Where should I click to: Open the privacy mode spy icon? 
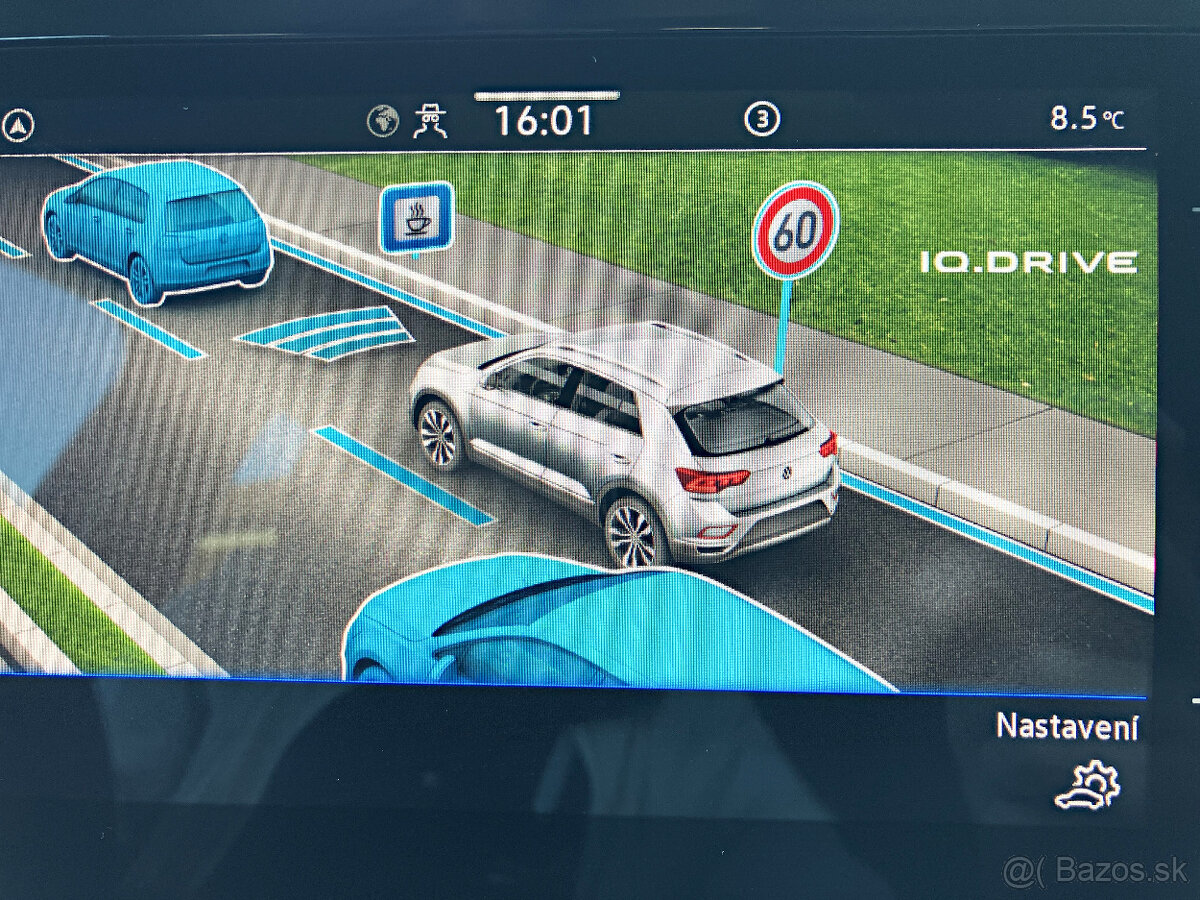431,121
